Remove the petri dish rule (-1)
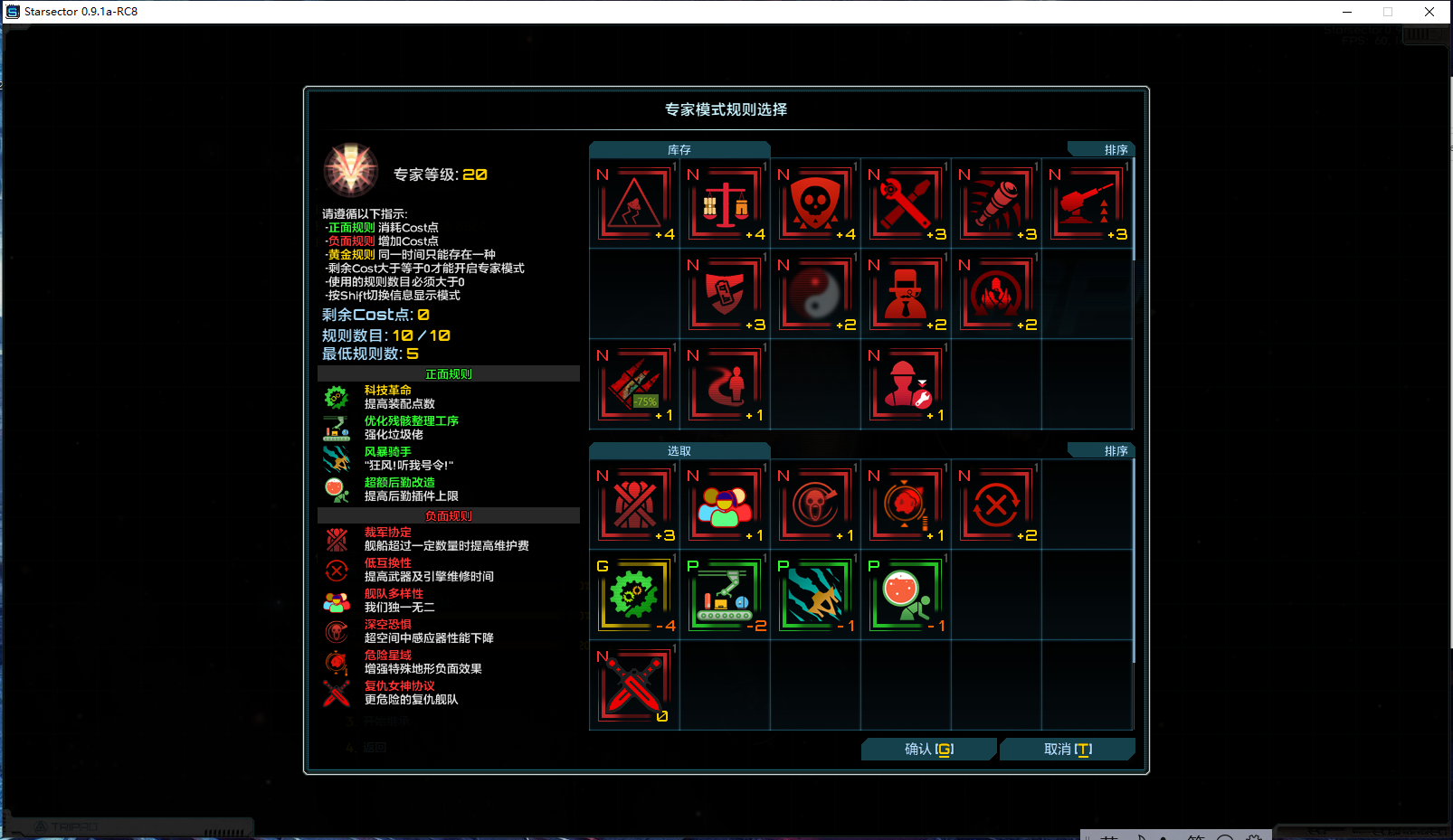 (906, 594)
